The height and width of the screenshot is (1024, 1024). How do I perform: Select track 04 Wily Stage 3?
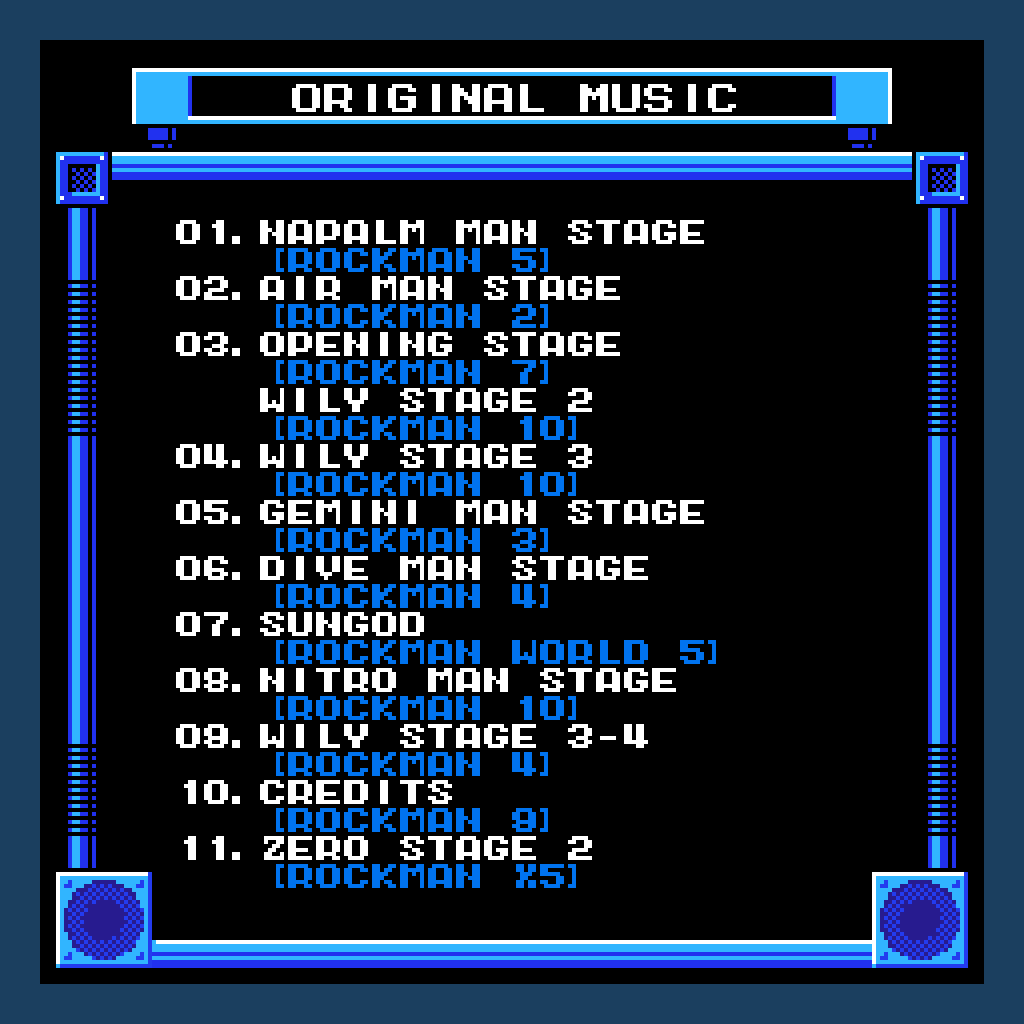click(426, 457)
